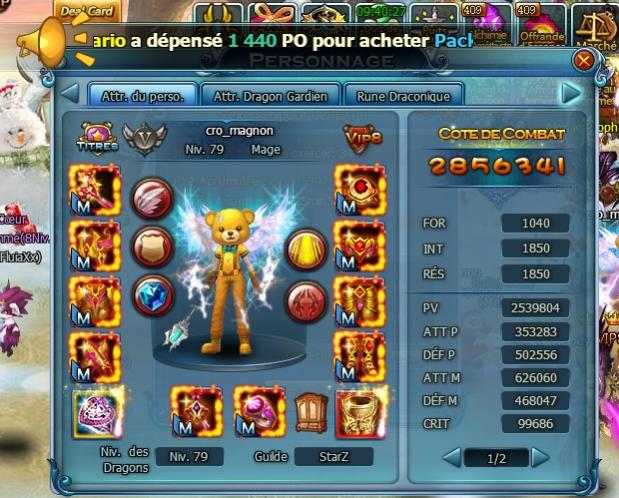Go to the previous stats page
Image resolution: width=619 pixels, height=498 pixels.
pos(452,457)
